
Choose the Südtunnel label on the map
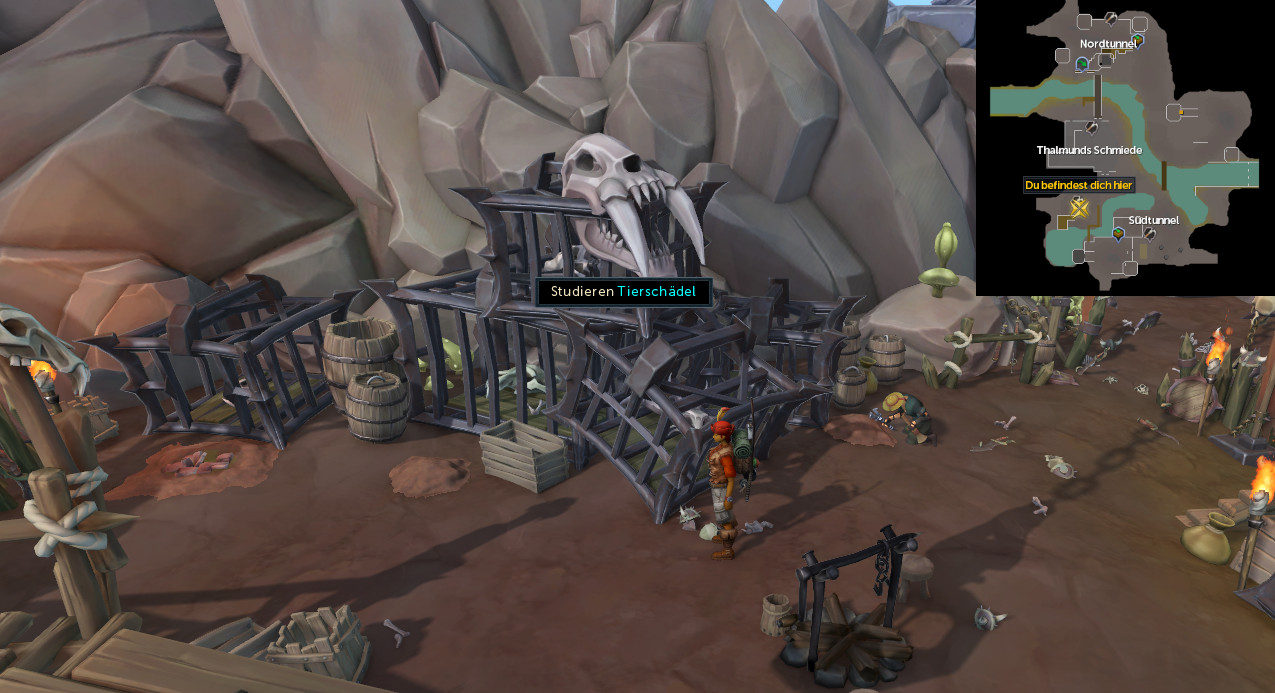point(1153,220)
